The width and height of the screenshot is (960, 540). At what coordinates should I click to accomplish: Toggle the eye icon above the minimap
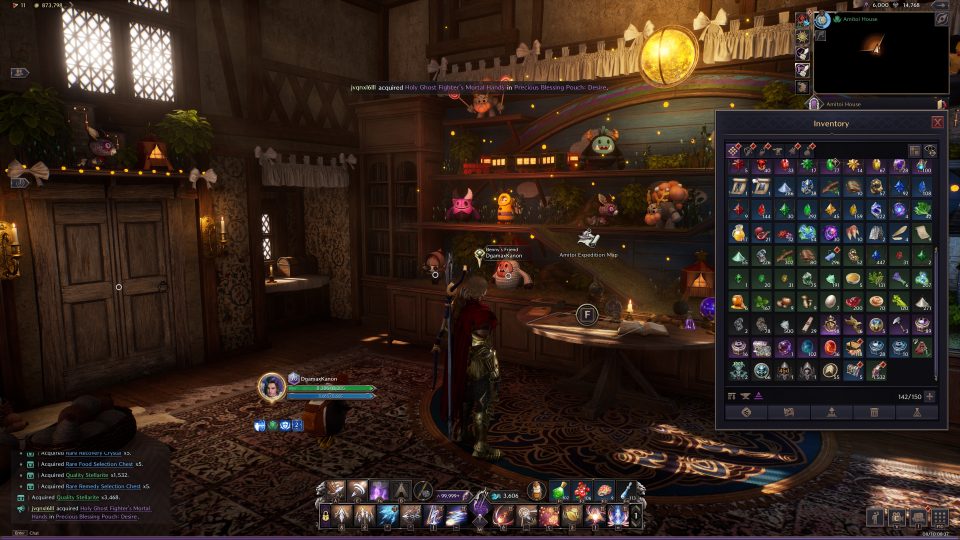coord(942,18)
